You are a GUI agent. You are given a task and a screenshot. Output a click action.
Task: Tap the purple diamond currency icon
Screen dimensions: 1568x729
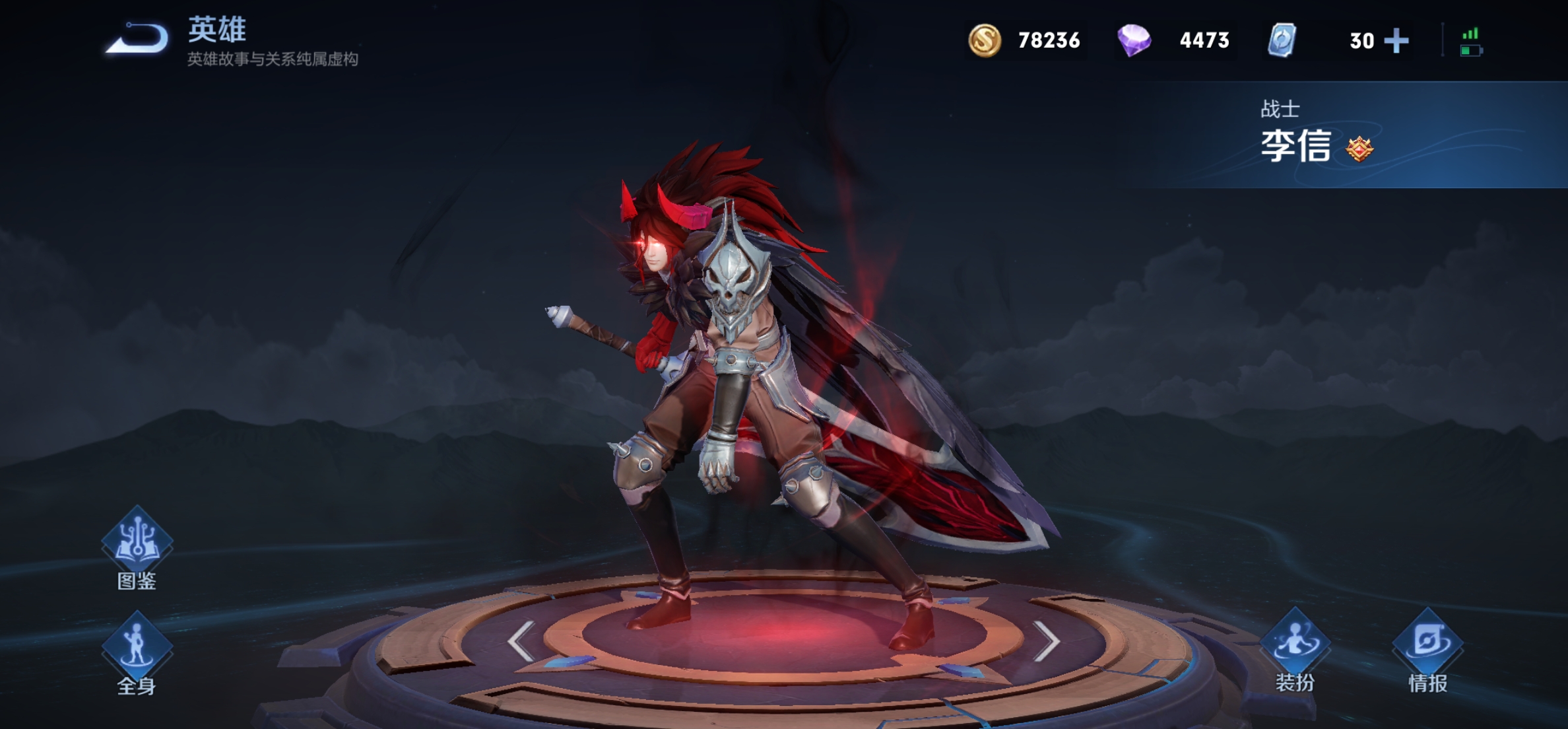click(x=1134, y=40)
